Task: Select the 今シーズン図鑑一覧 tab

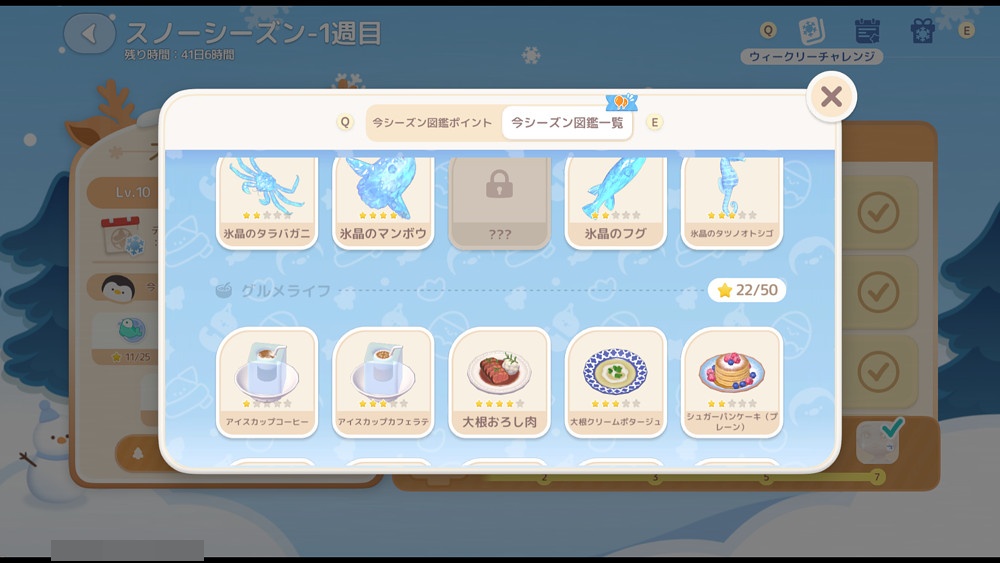Action: [x=567, y=123]
